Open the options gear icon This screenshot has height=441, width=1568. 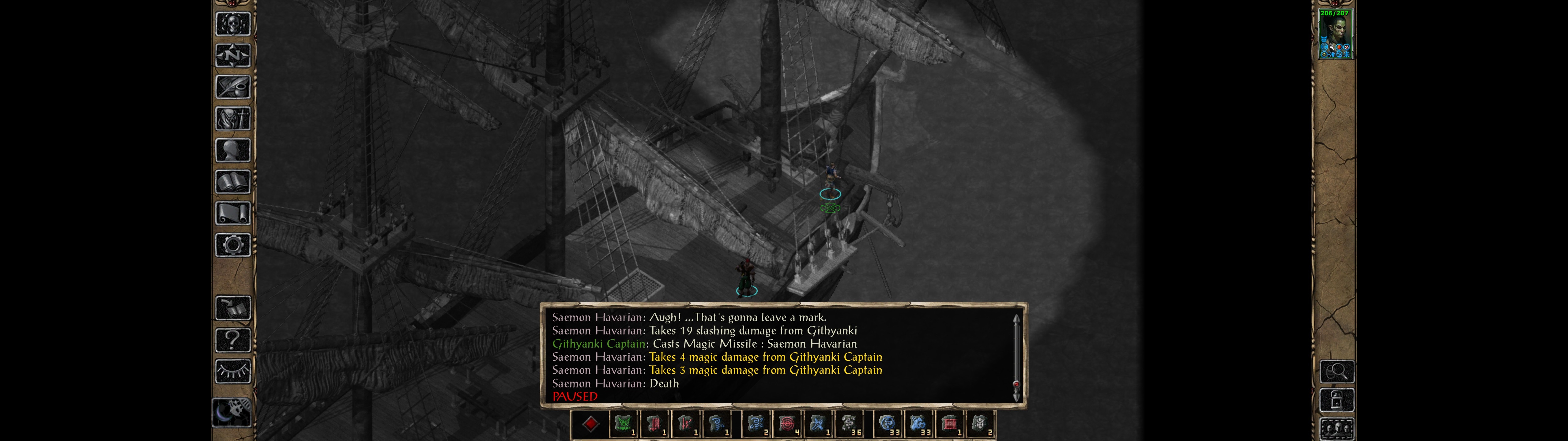pyautogui.click(x=232, y=245)
